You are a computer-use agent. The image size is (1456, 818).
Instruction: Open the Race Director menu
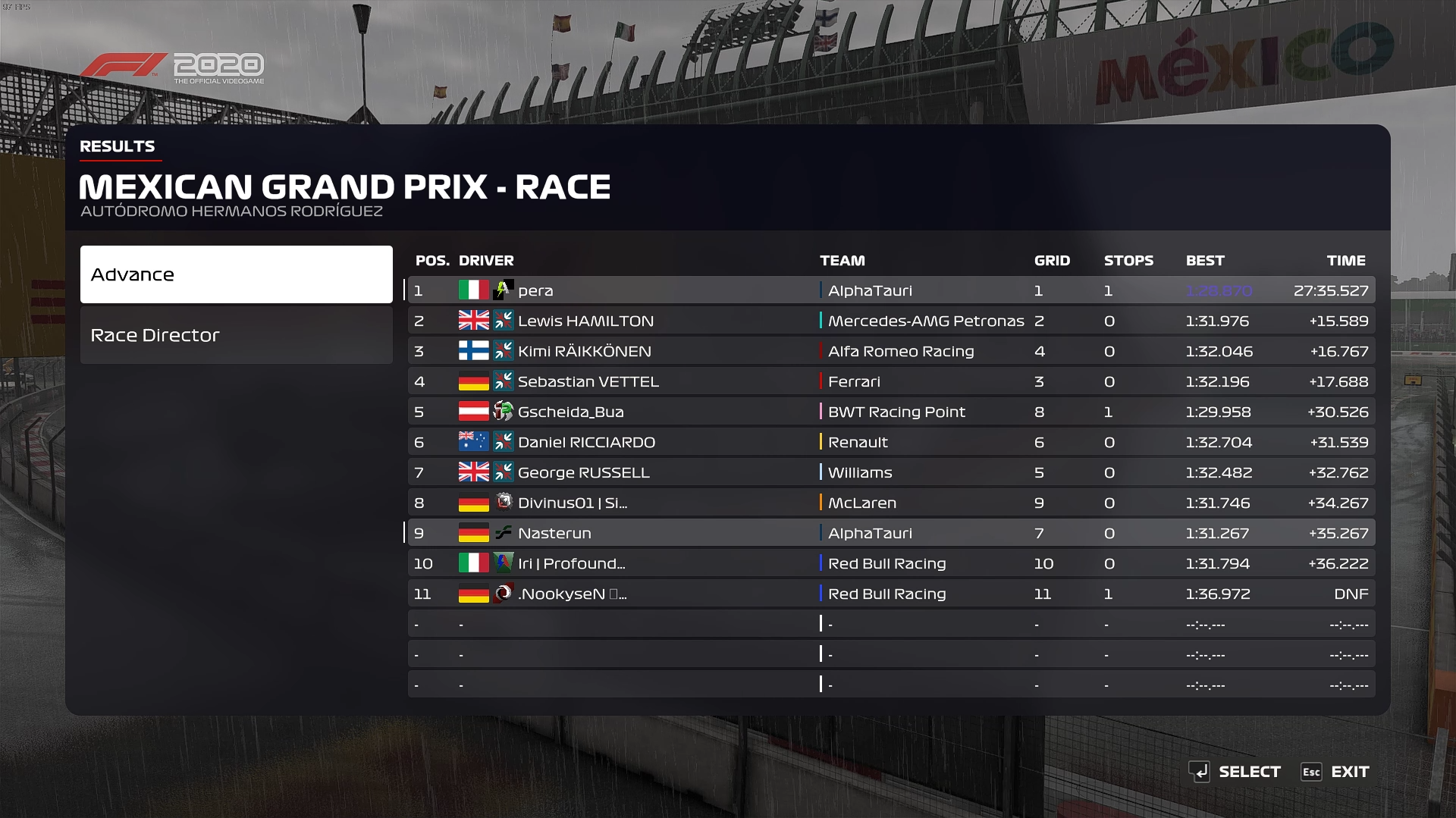point(236,335)
